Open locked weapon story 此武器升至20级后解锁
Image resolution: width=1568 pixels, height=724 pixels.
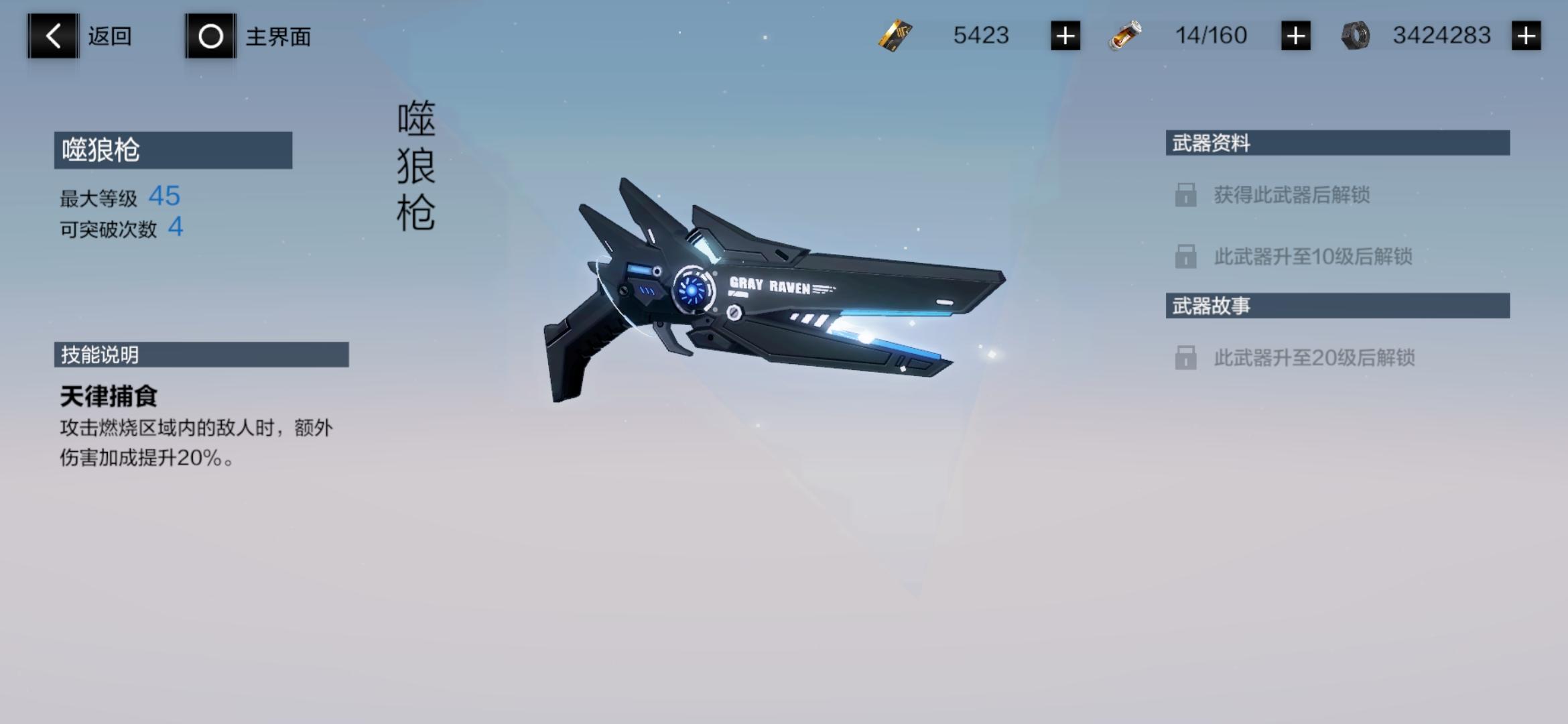click(1313, 358)
